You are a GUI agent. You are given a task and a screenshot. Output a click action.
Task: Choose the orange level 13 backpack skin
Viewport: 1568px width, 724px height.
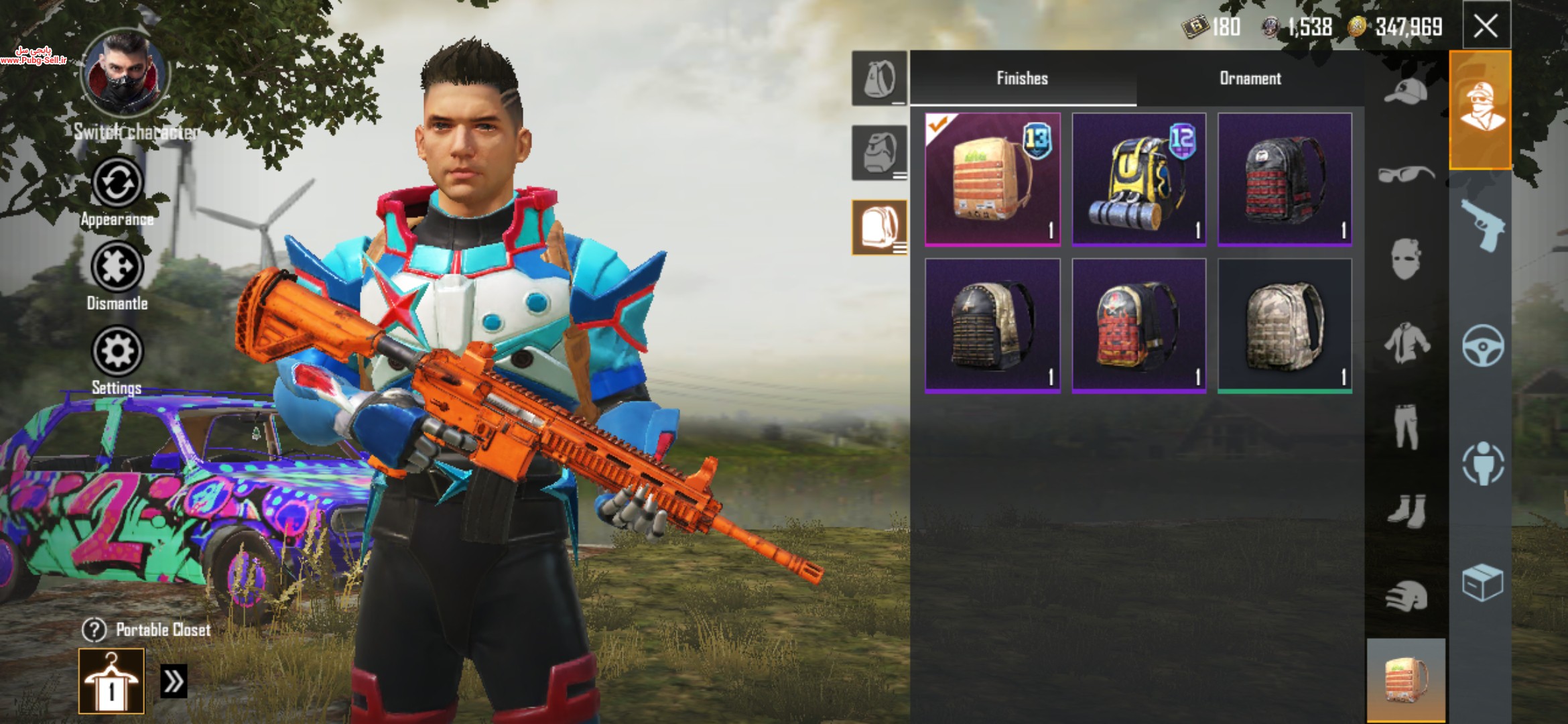[x=992, y=179]
